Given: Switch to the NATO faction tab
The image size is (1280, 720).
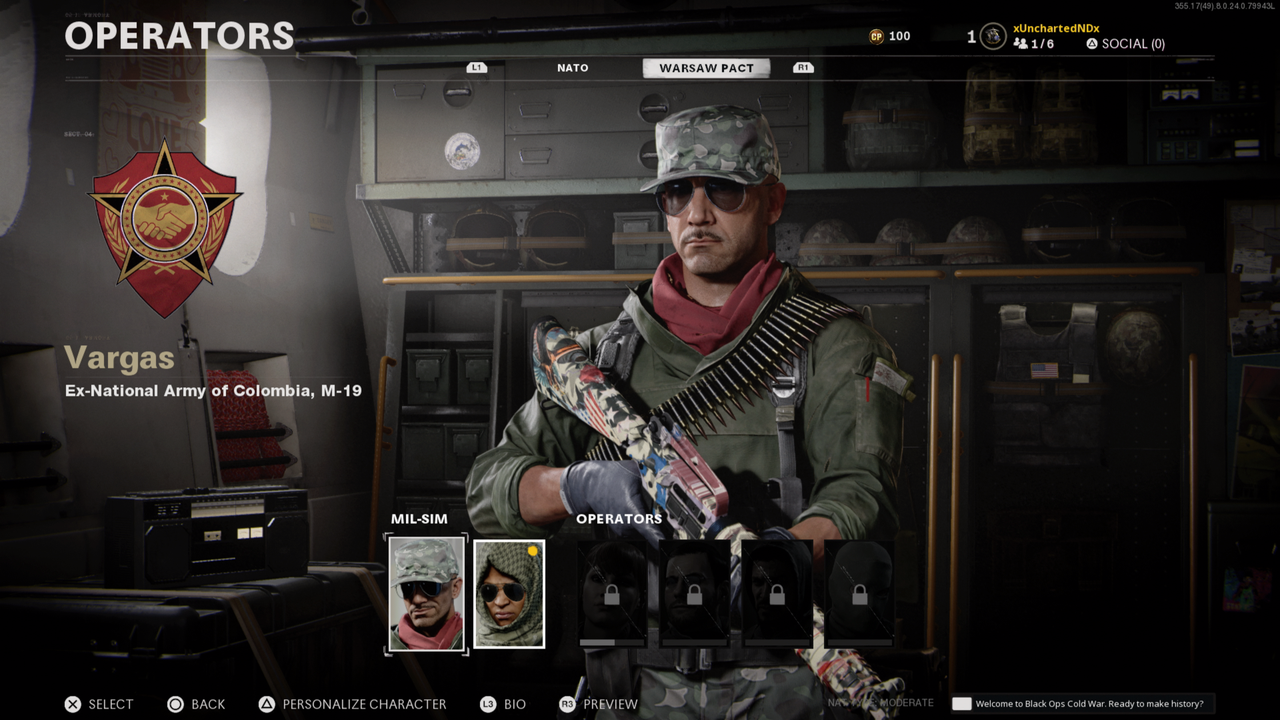Looking at the screenshot, I should tap(572, 68).
